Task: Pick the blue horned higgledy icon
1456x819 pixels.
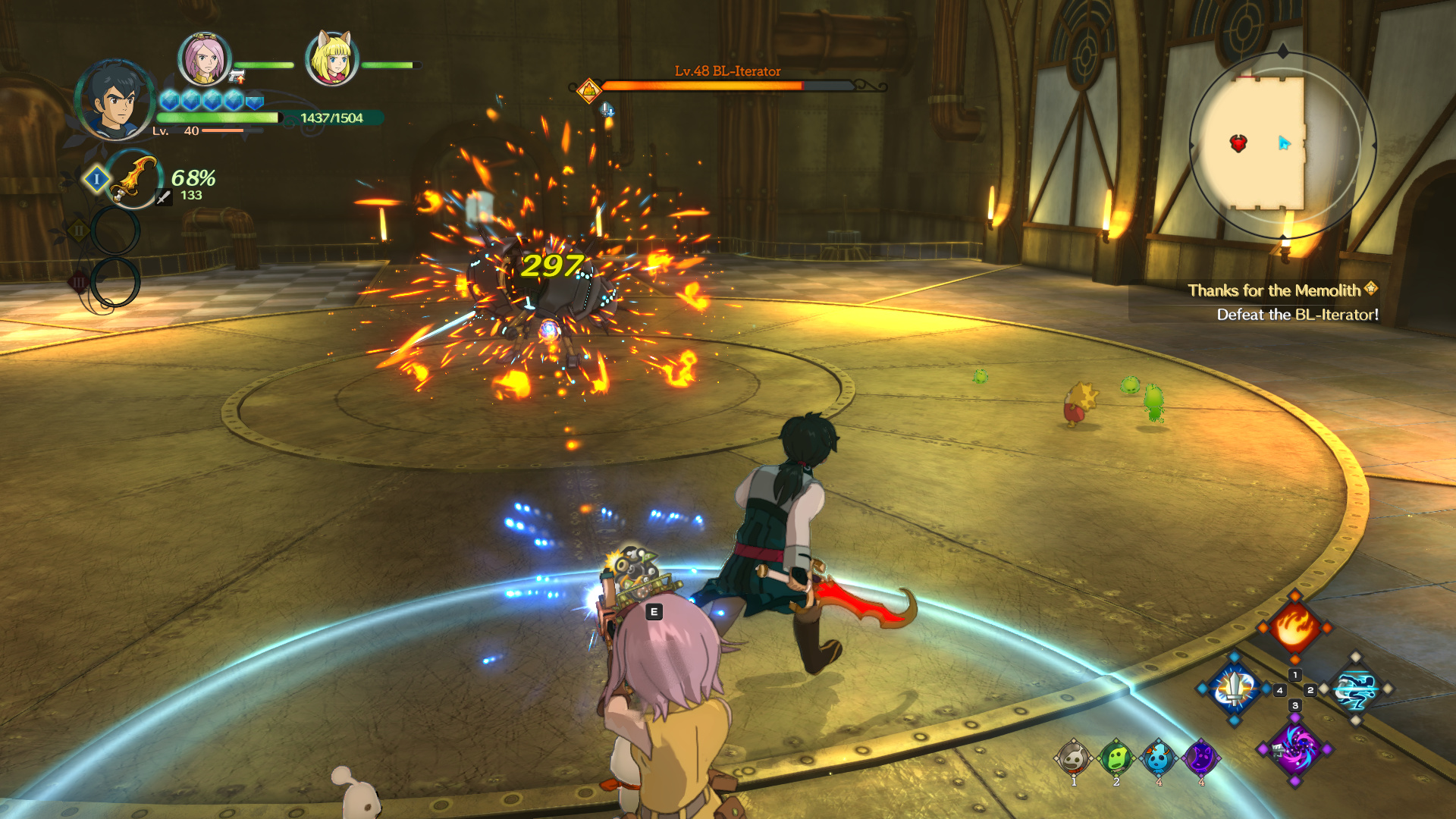Action: tap(1158, 758)
